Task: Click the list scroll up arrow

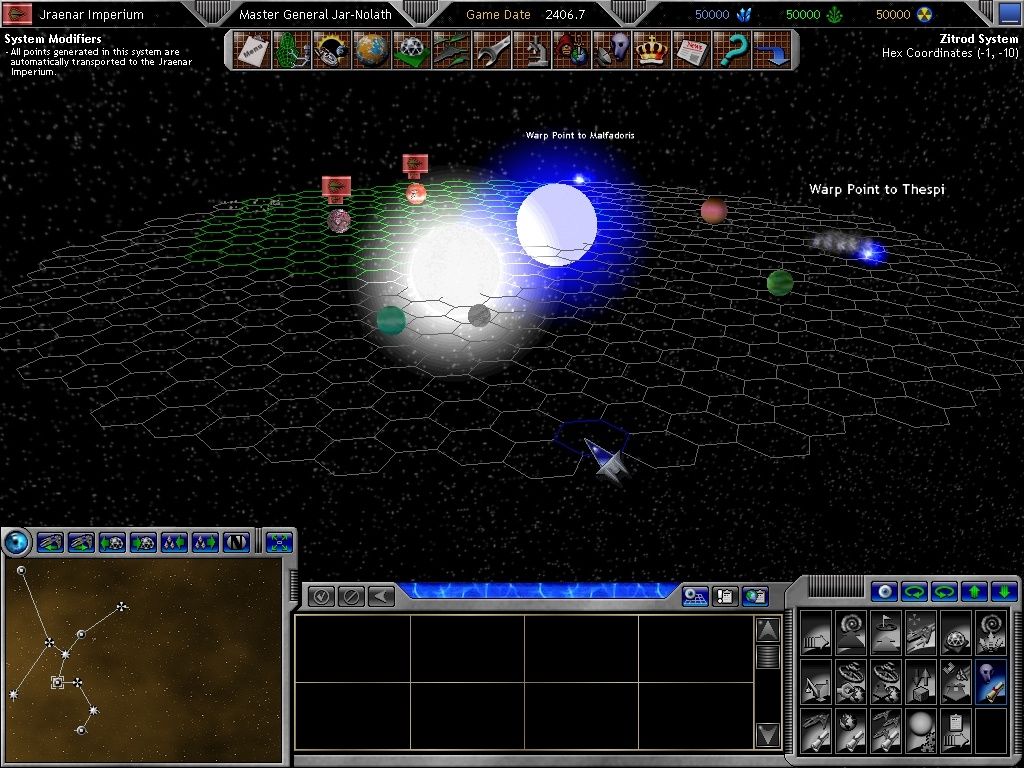Action: 767,630
